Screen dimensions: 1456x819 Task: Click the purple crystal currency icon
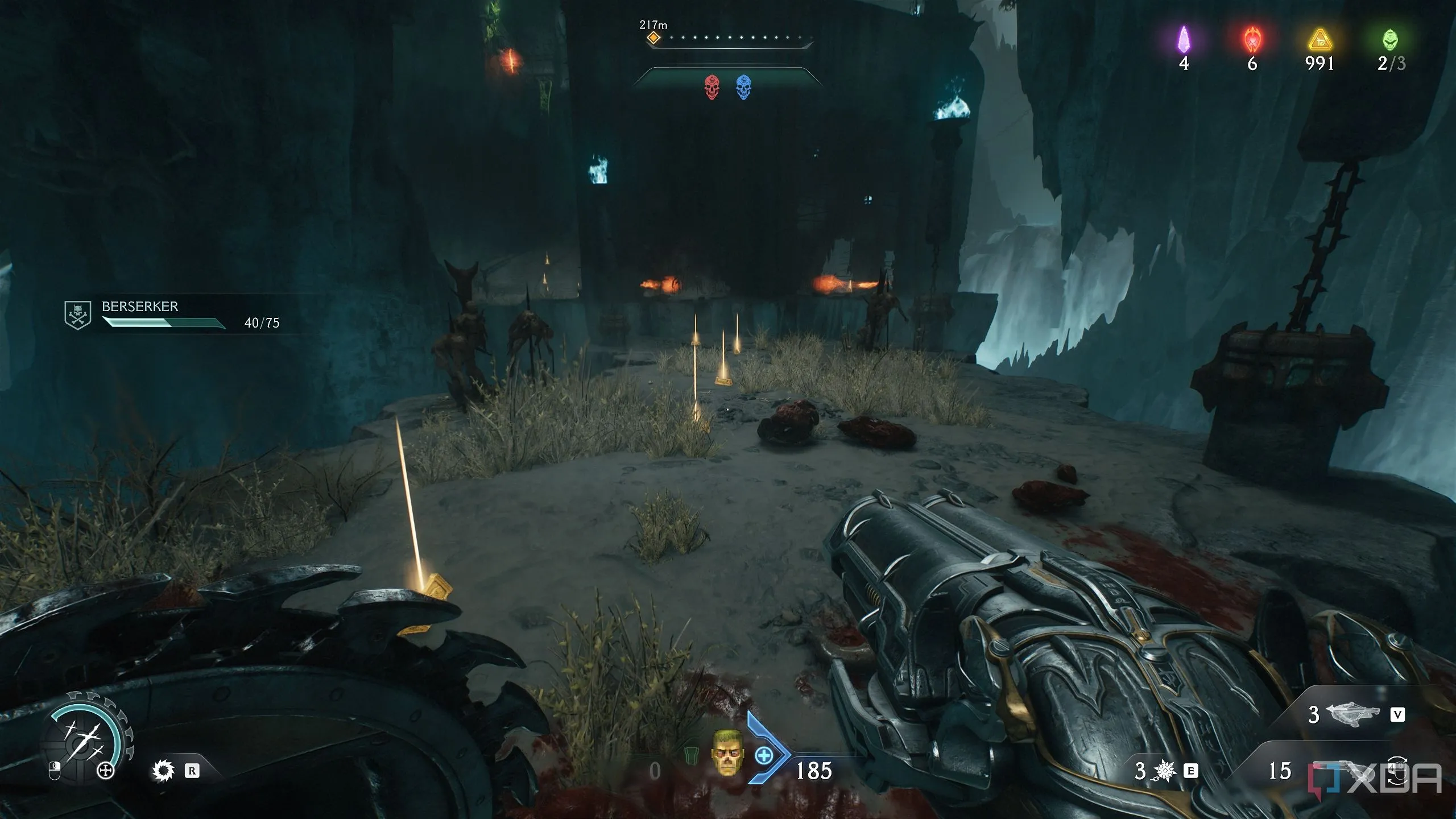tap(1184, 40)
